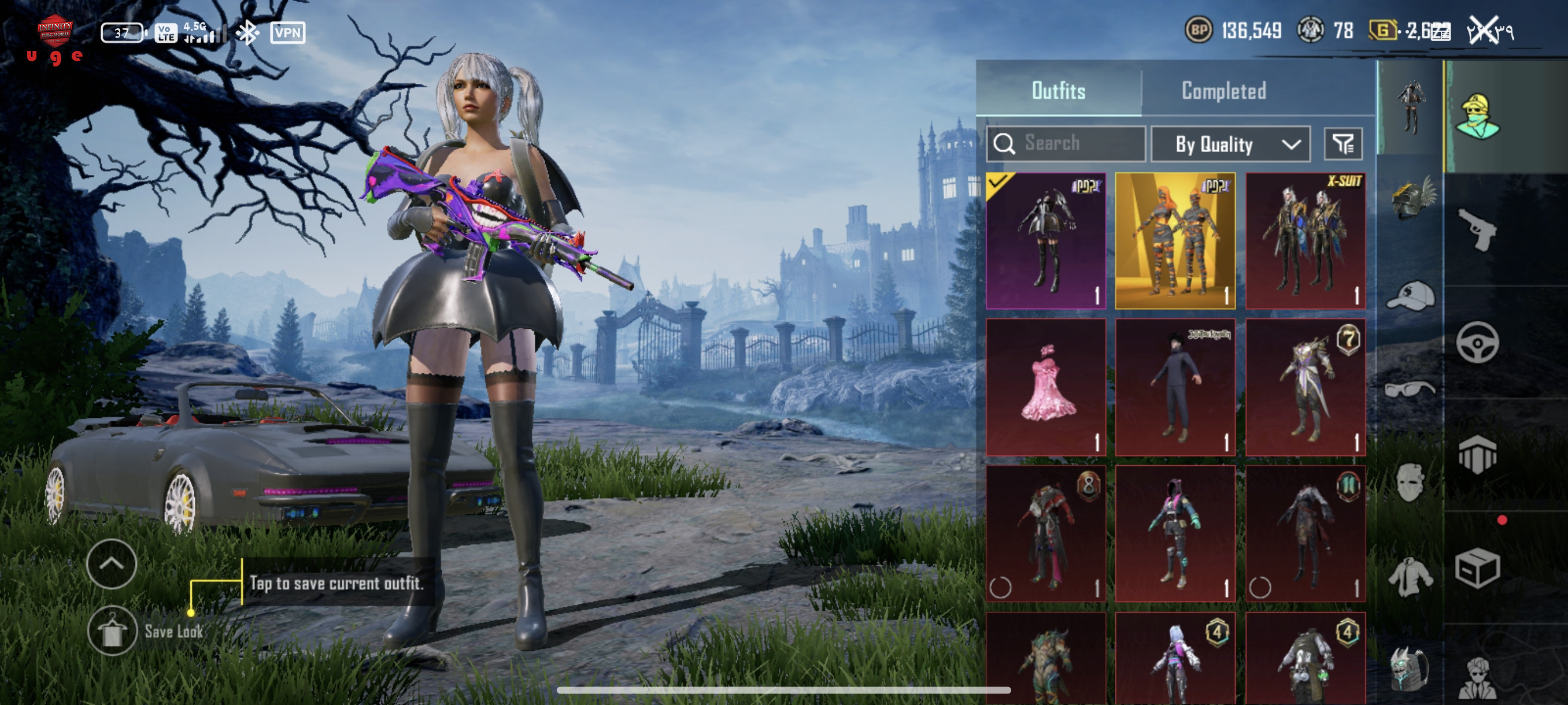Open the Completed tab

[x=1223, y=91]
